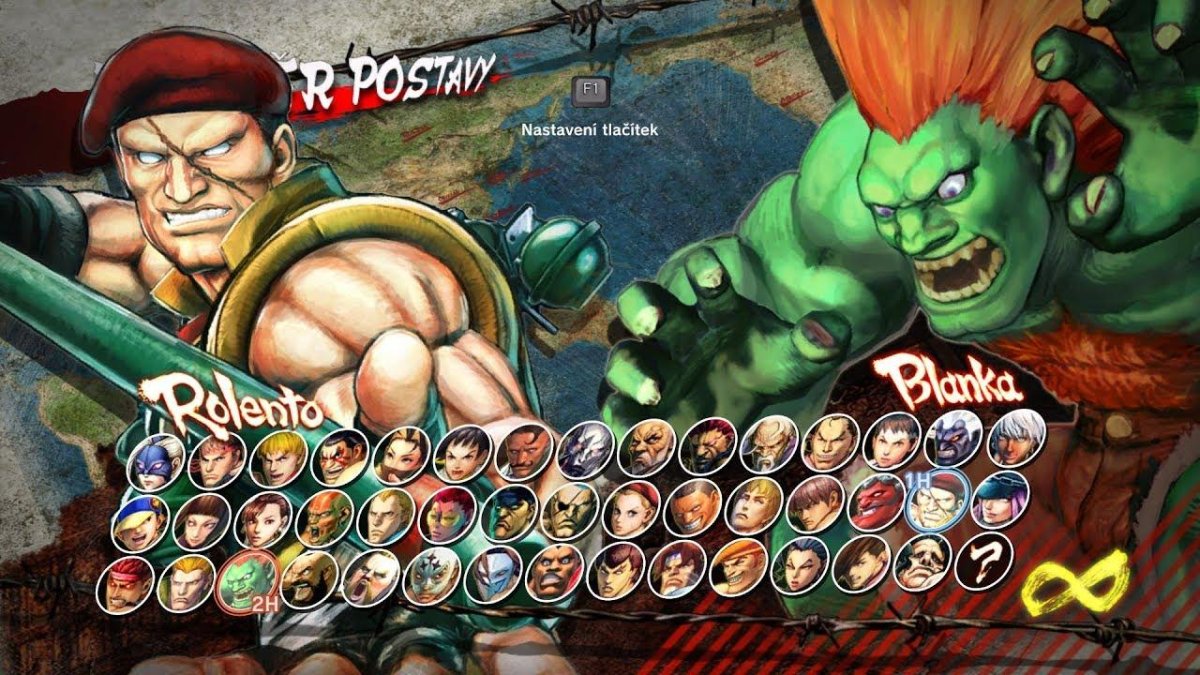Choose Sagat with the eyepatch
The image size is (1200, 675).
[570, 510]
